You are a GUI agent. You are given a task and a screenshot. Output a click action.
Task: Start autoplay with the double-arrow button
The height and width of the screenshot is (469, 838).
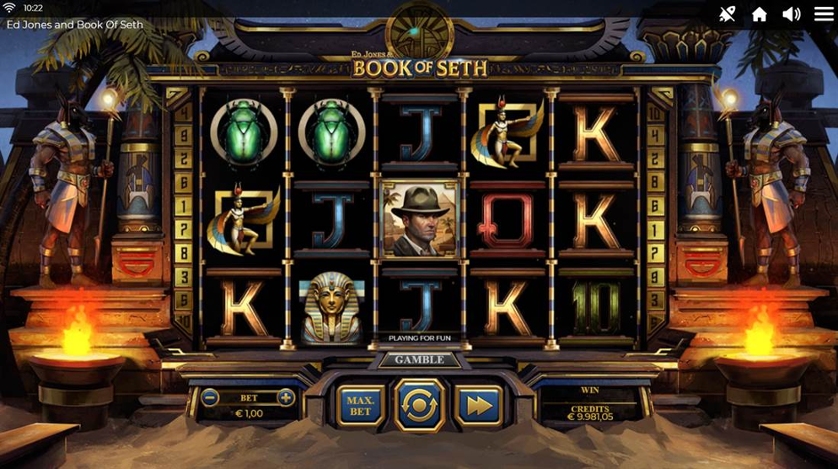tap(478, 406)
